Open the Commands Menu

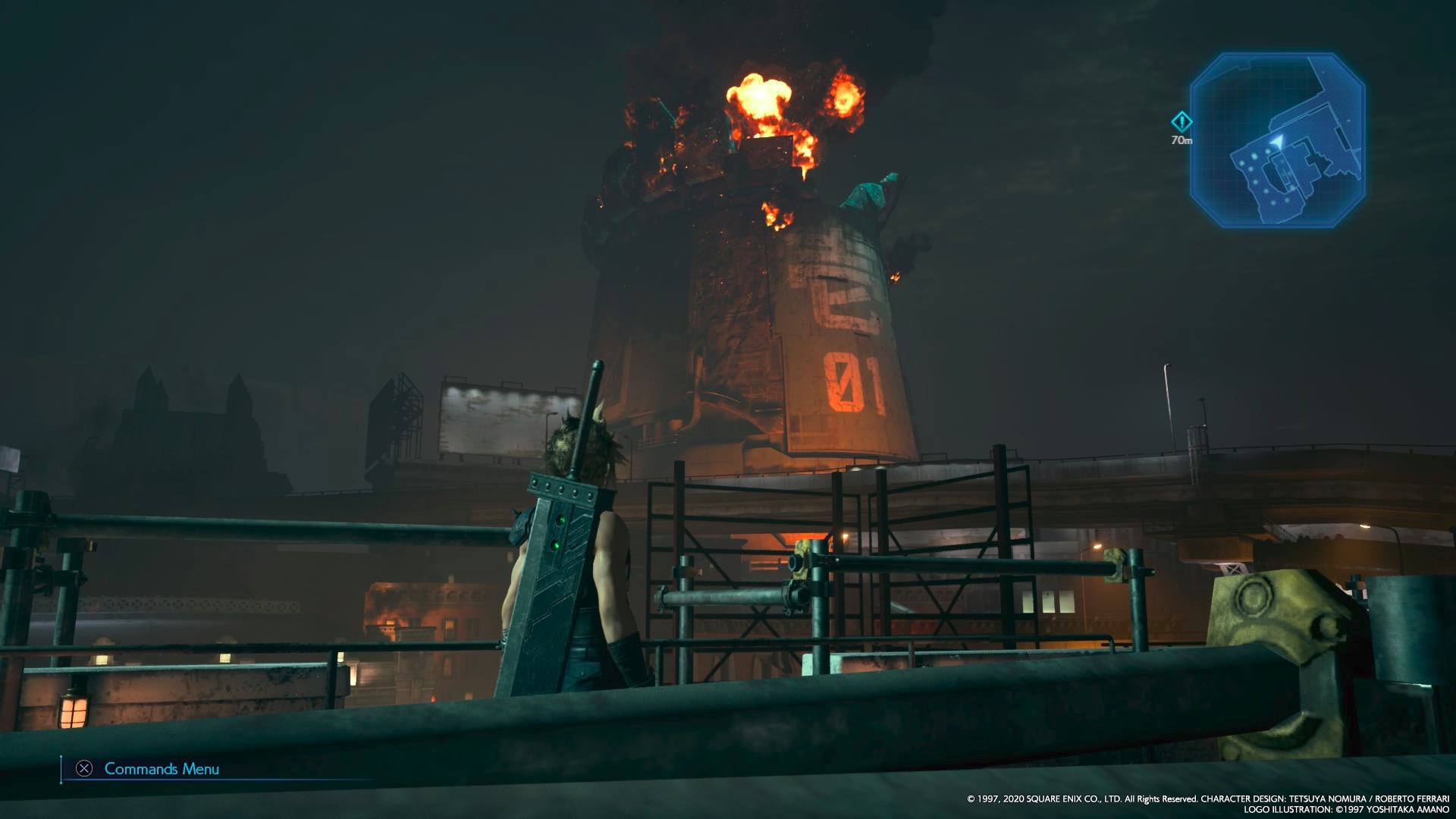click(x=149, y=769)
